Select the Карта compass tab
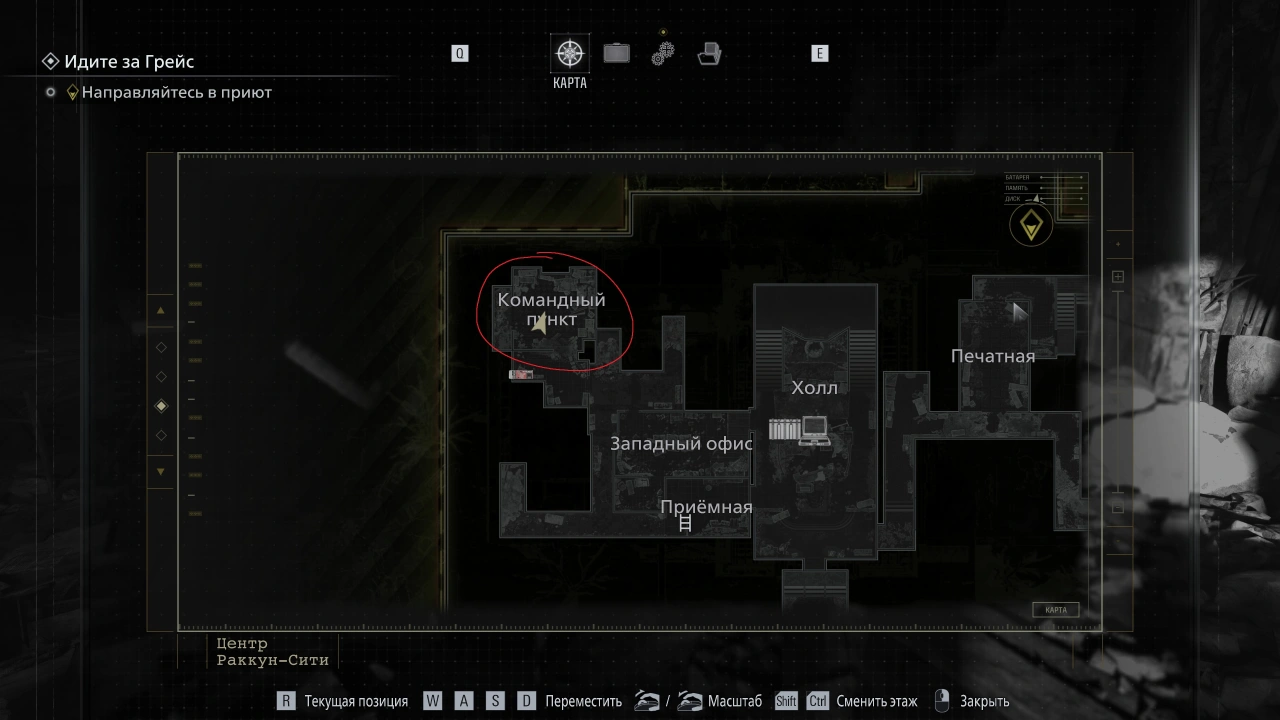The width and height of the screenshot is (1280, 720). (x=570, y=54)
